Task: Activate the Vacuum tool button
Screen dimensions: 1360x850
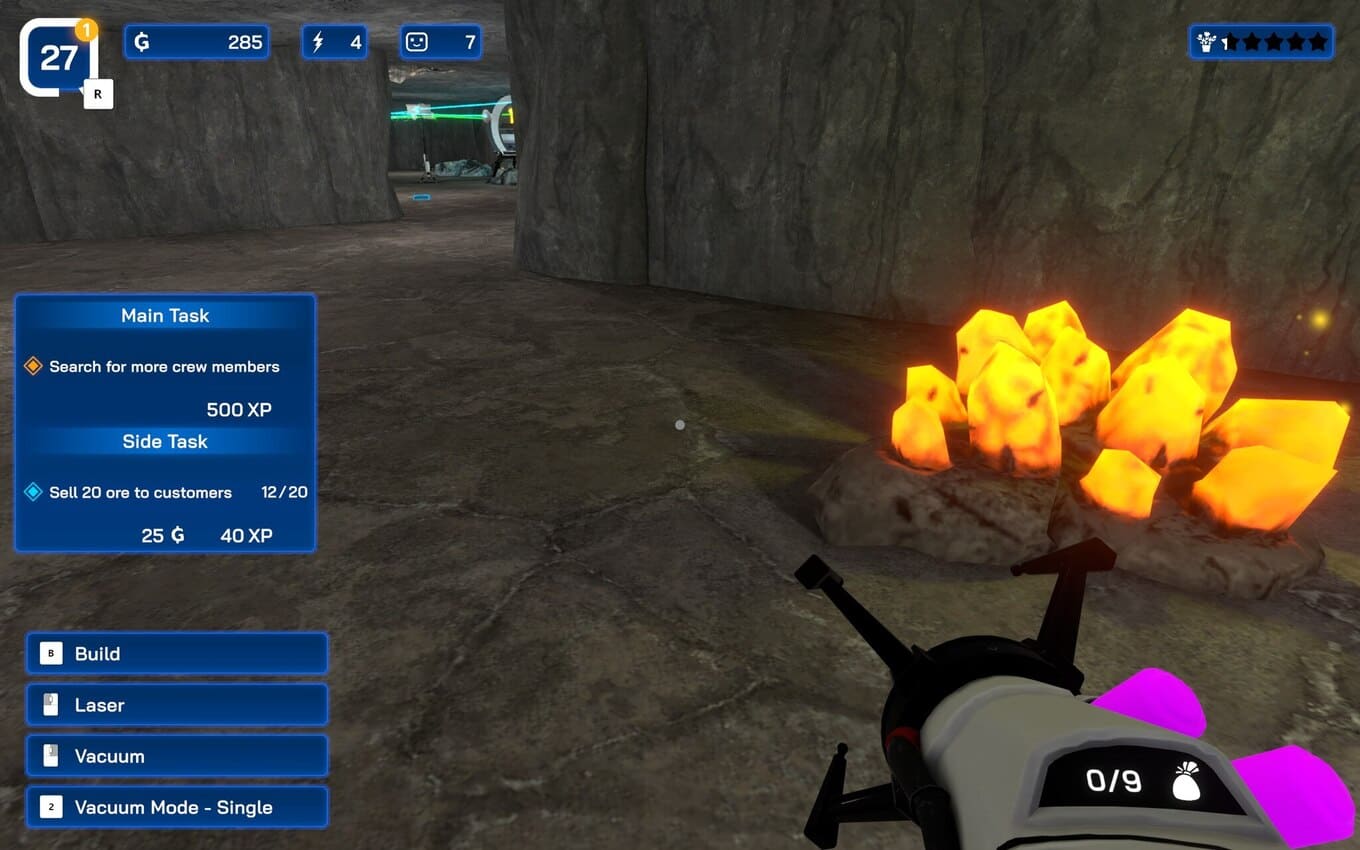Action: 177,756
